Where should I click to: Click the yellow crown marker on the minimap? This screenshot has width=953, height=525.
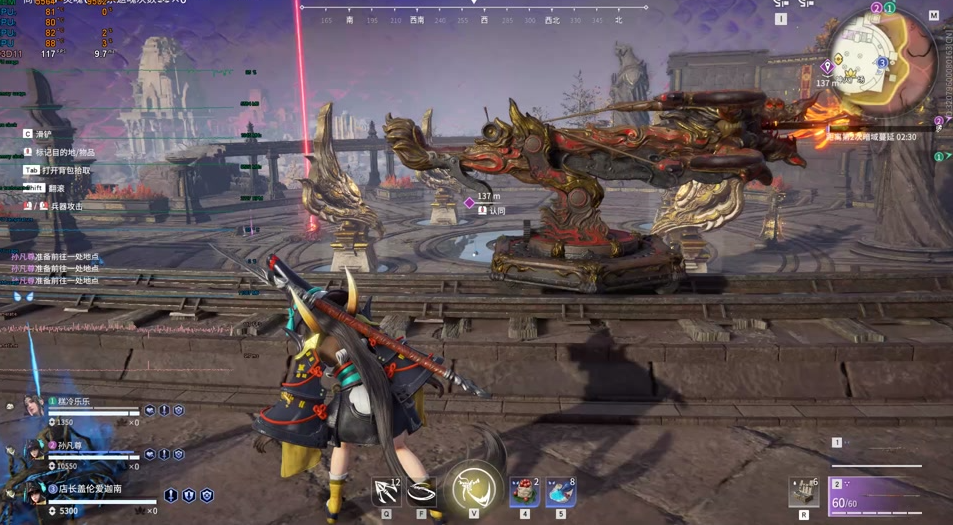pyautogui.click(x=851, y=74)
